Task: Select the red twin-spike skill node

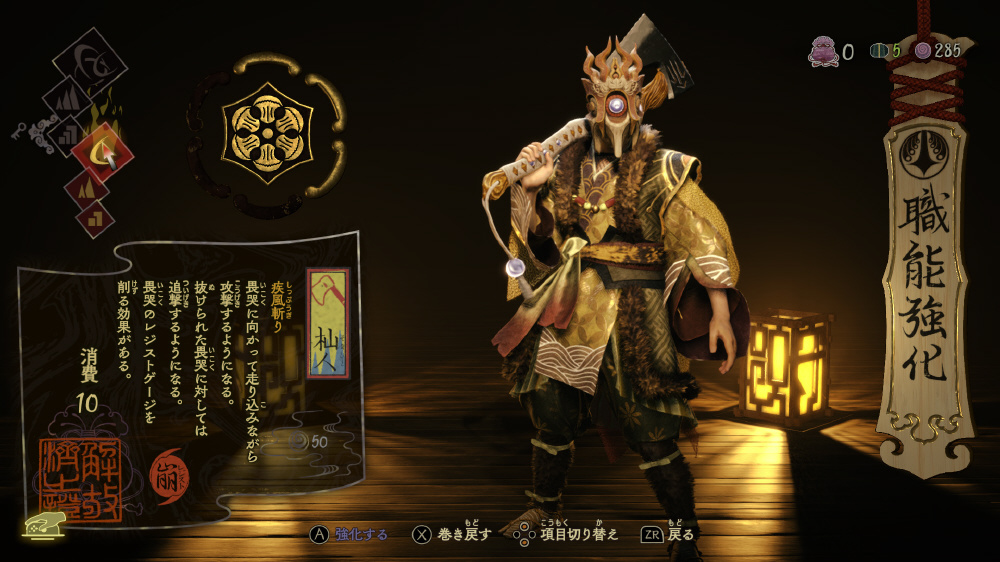Action: point(87,188)
